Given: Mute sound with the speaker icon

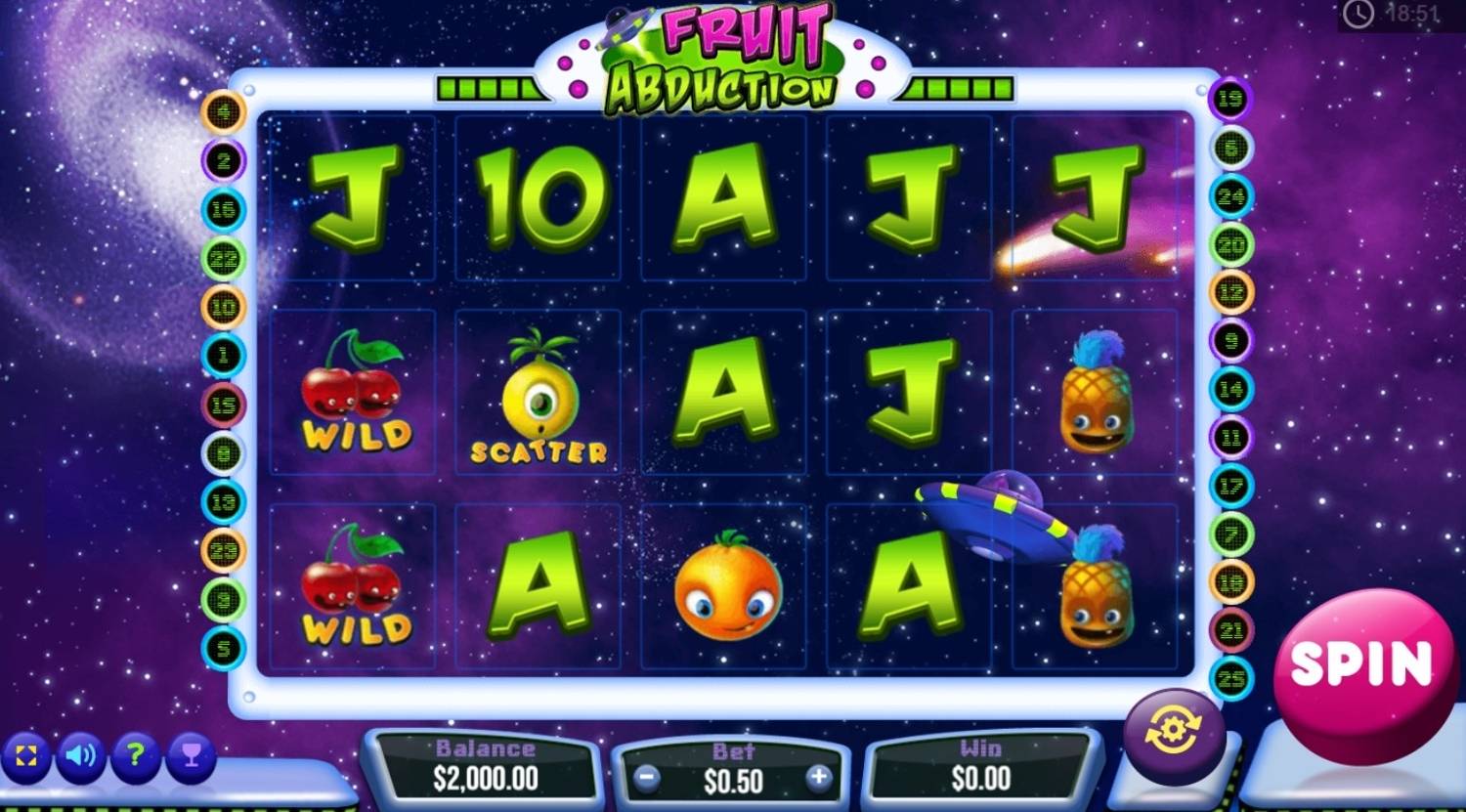Looking at the screenshot, I should [x=80, y=755].
